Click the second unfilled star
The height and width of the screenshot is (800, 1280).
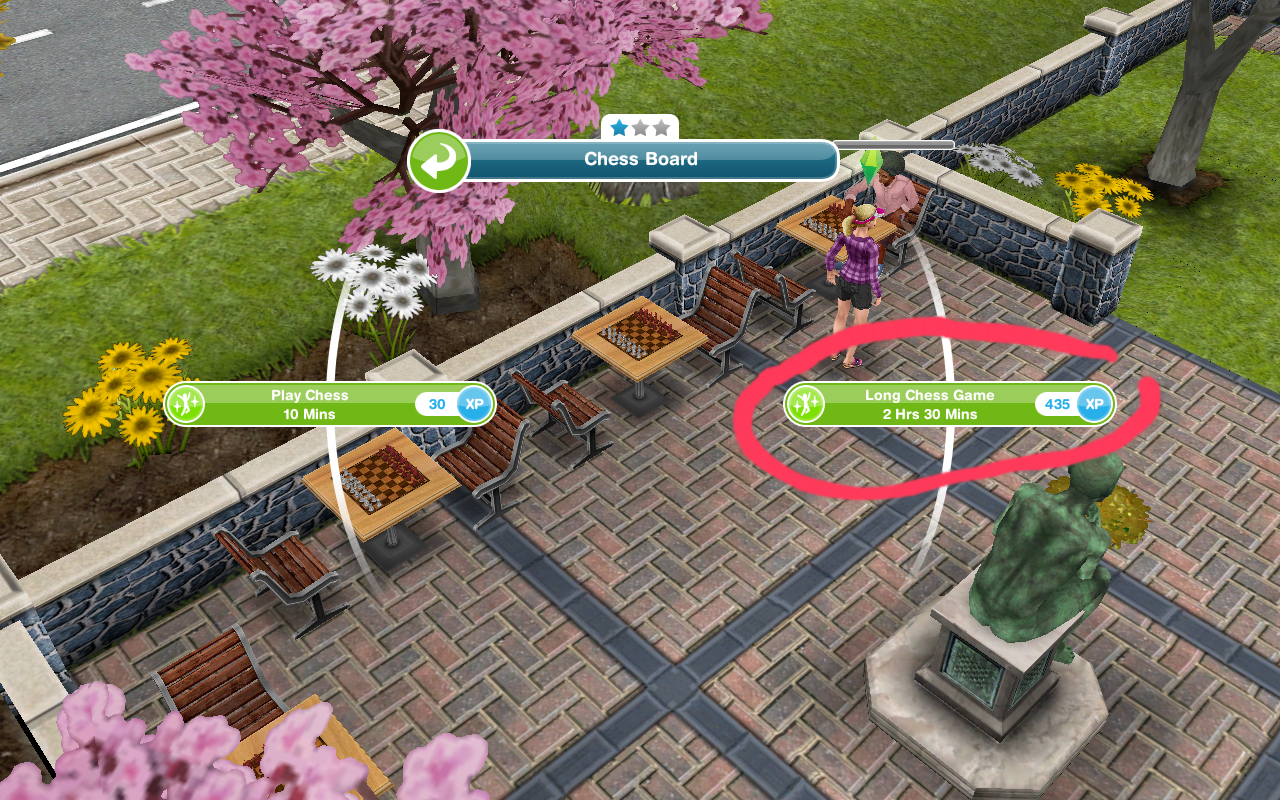click(642, 127)
